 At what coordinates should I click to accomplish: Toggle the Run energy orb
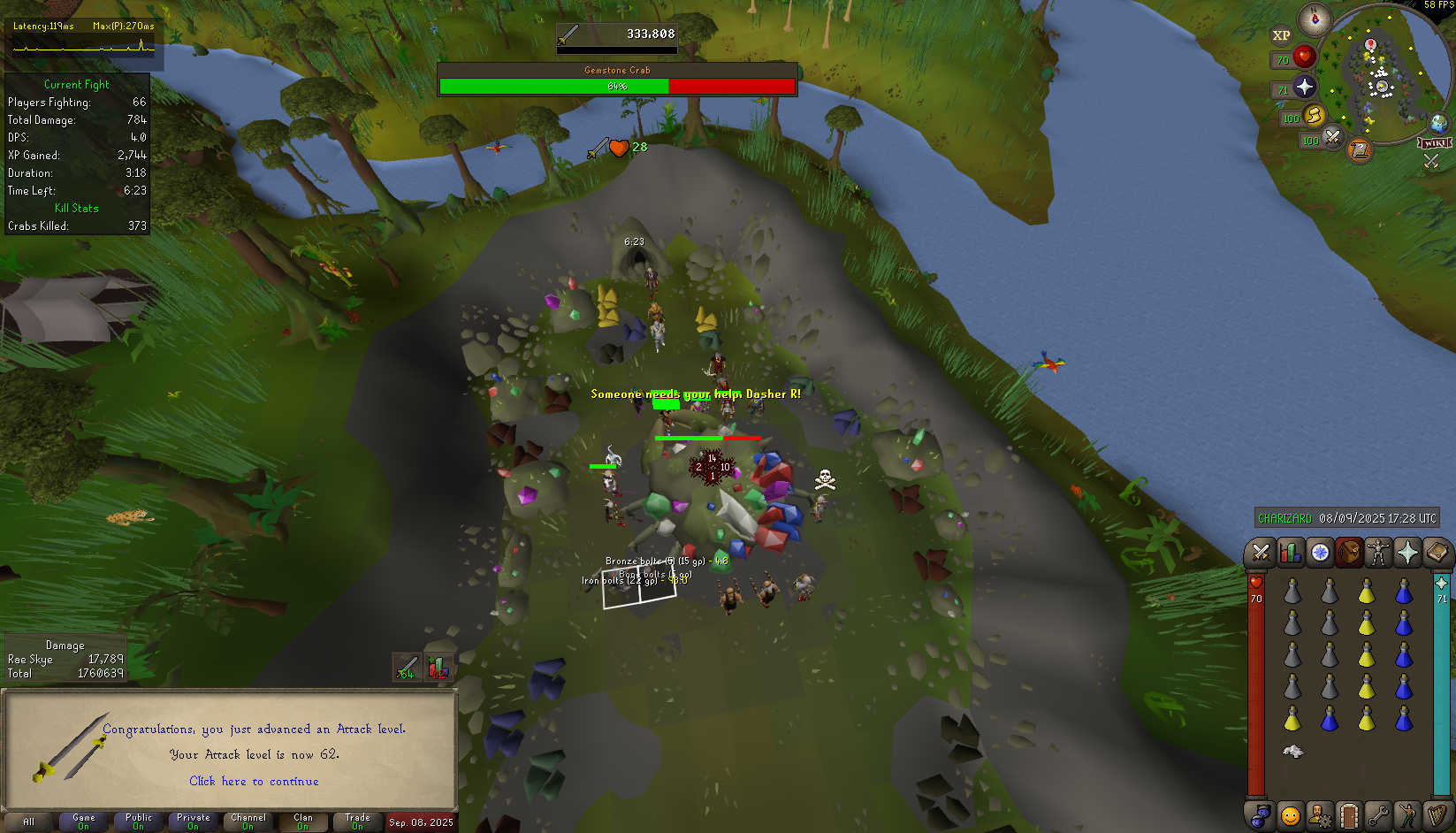point(1314,115)
